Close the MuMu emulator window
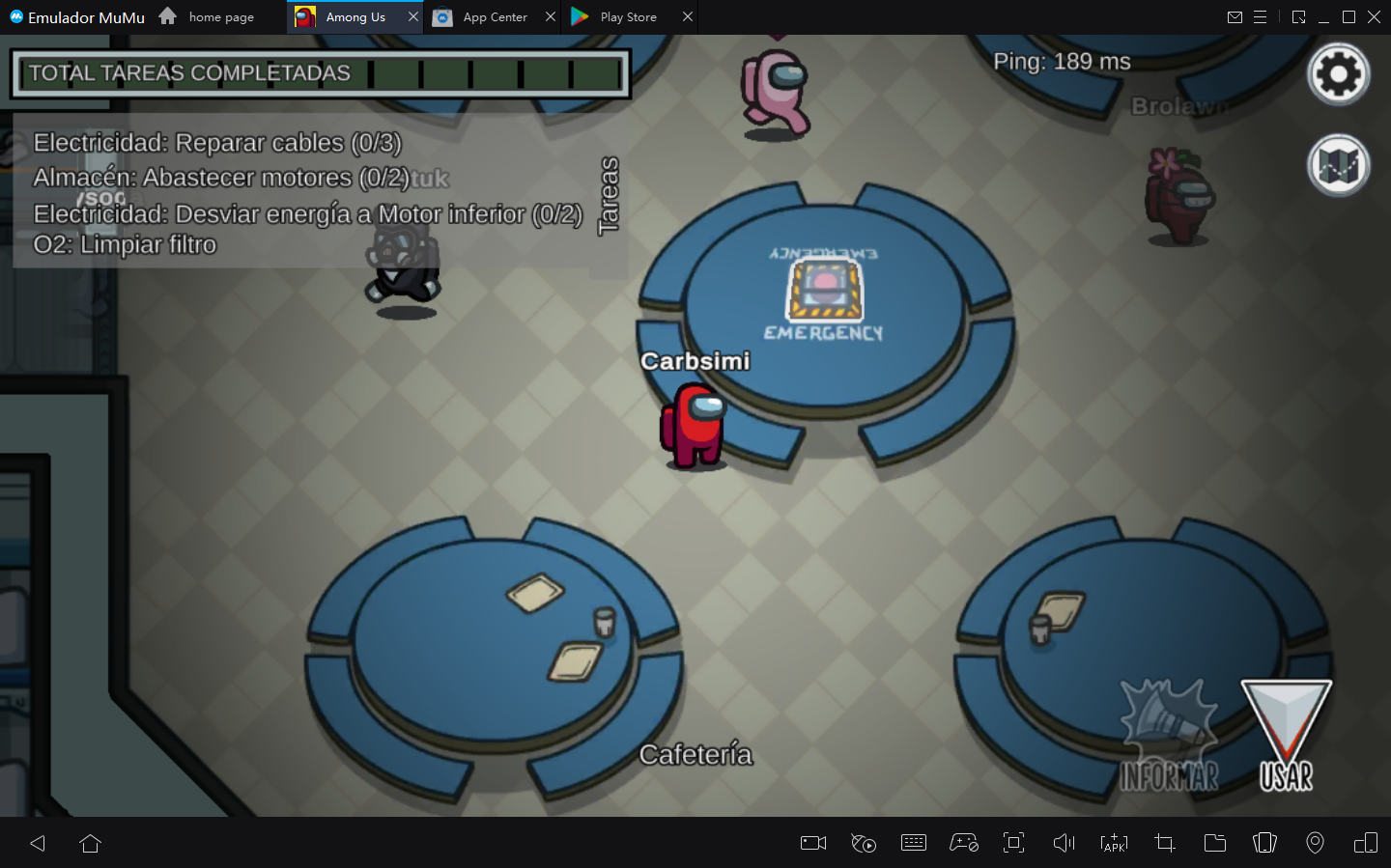This screenshot has height=868, width=1391. click(x=1374, y=17)
